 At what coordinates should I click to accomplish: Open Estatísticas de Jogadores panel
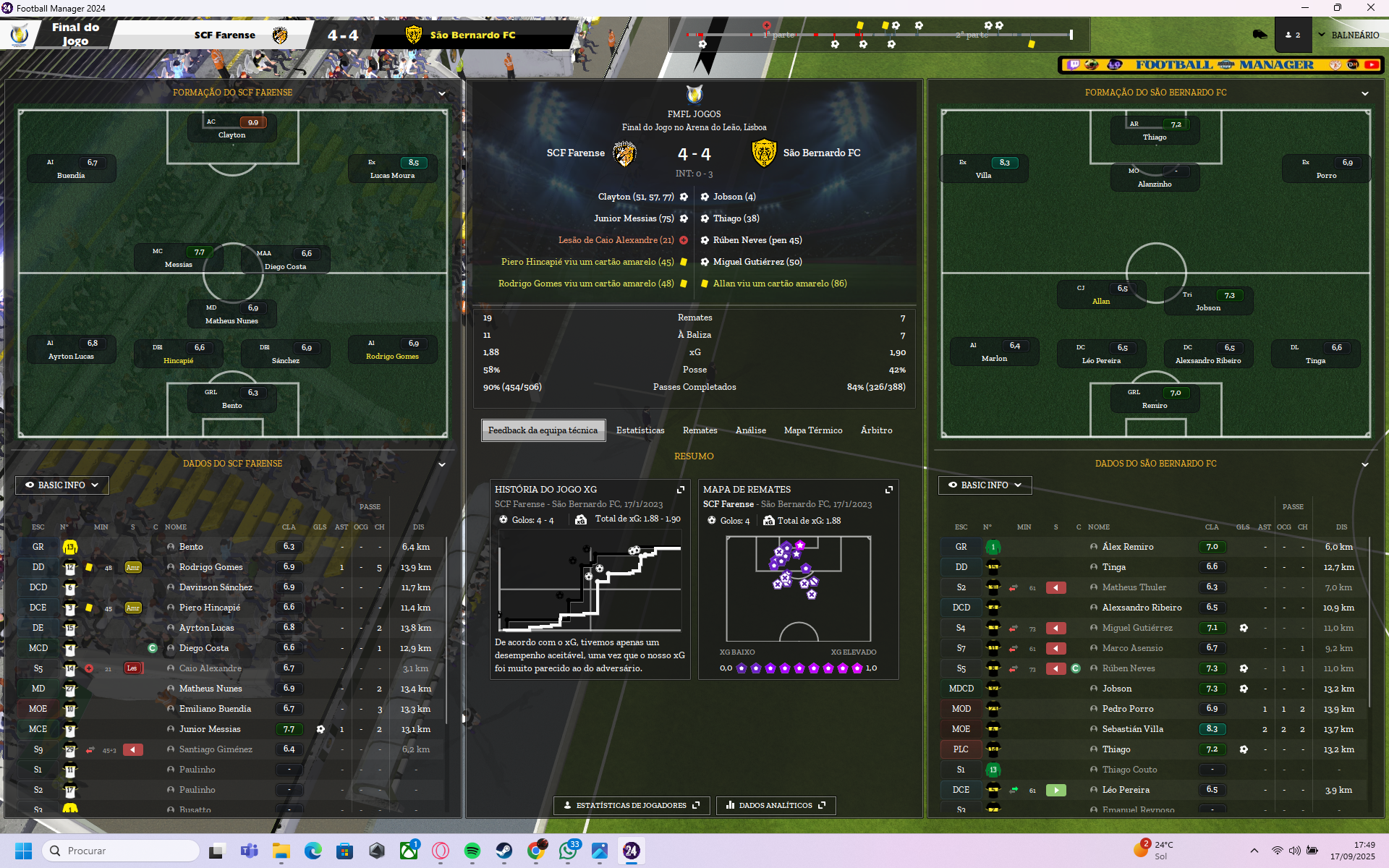click(631, 805)
